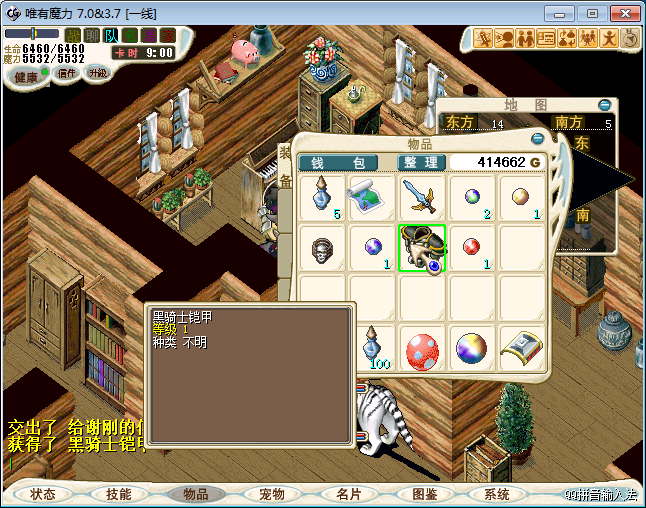Maximize the game window
This screenshot has height=508, width=646.
[592, 13]
